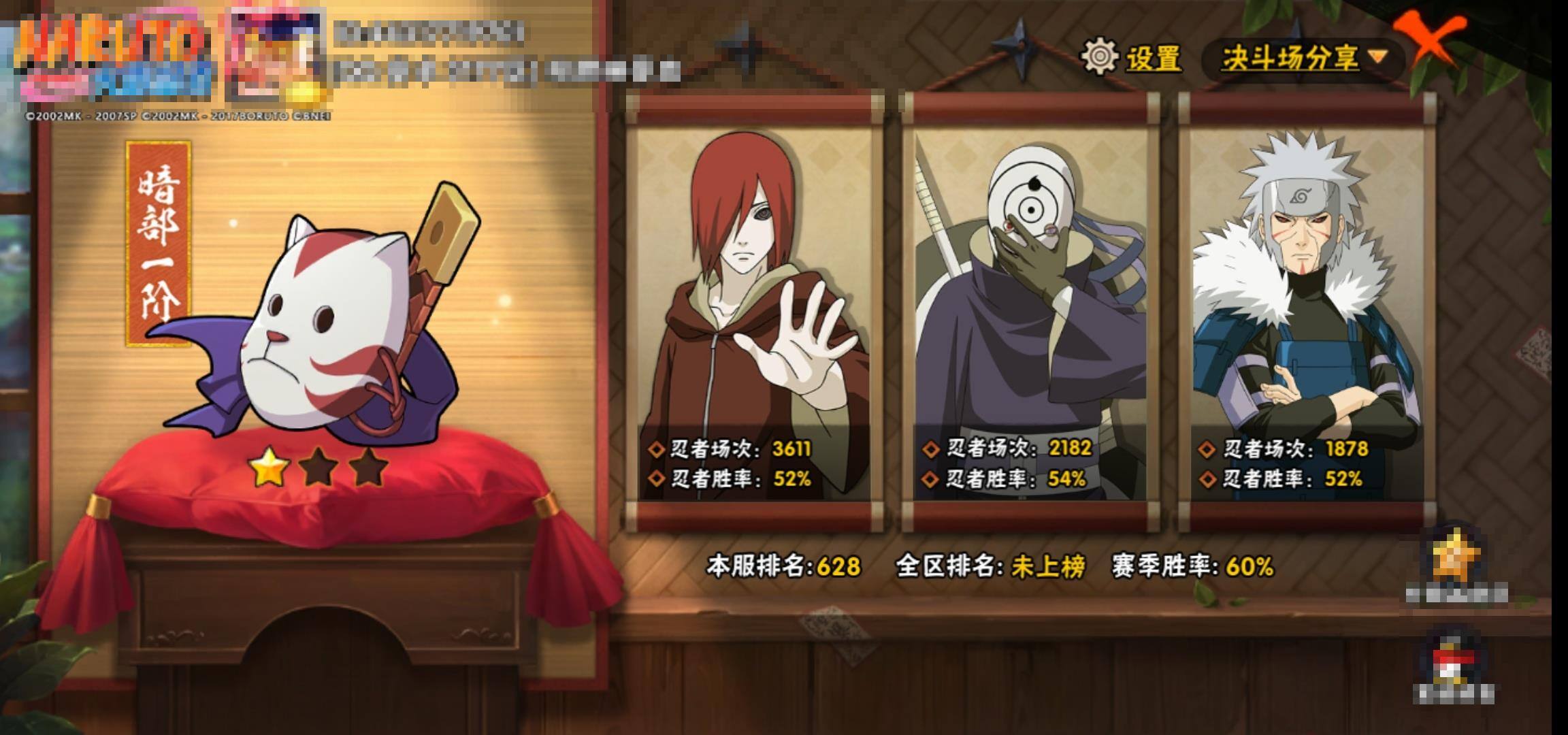The image size is (1568, 735).
Task: Expand the 决斗场分享 dropdown
Action: pos(1303,59)
